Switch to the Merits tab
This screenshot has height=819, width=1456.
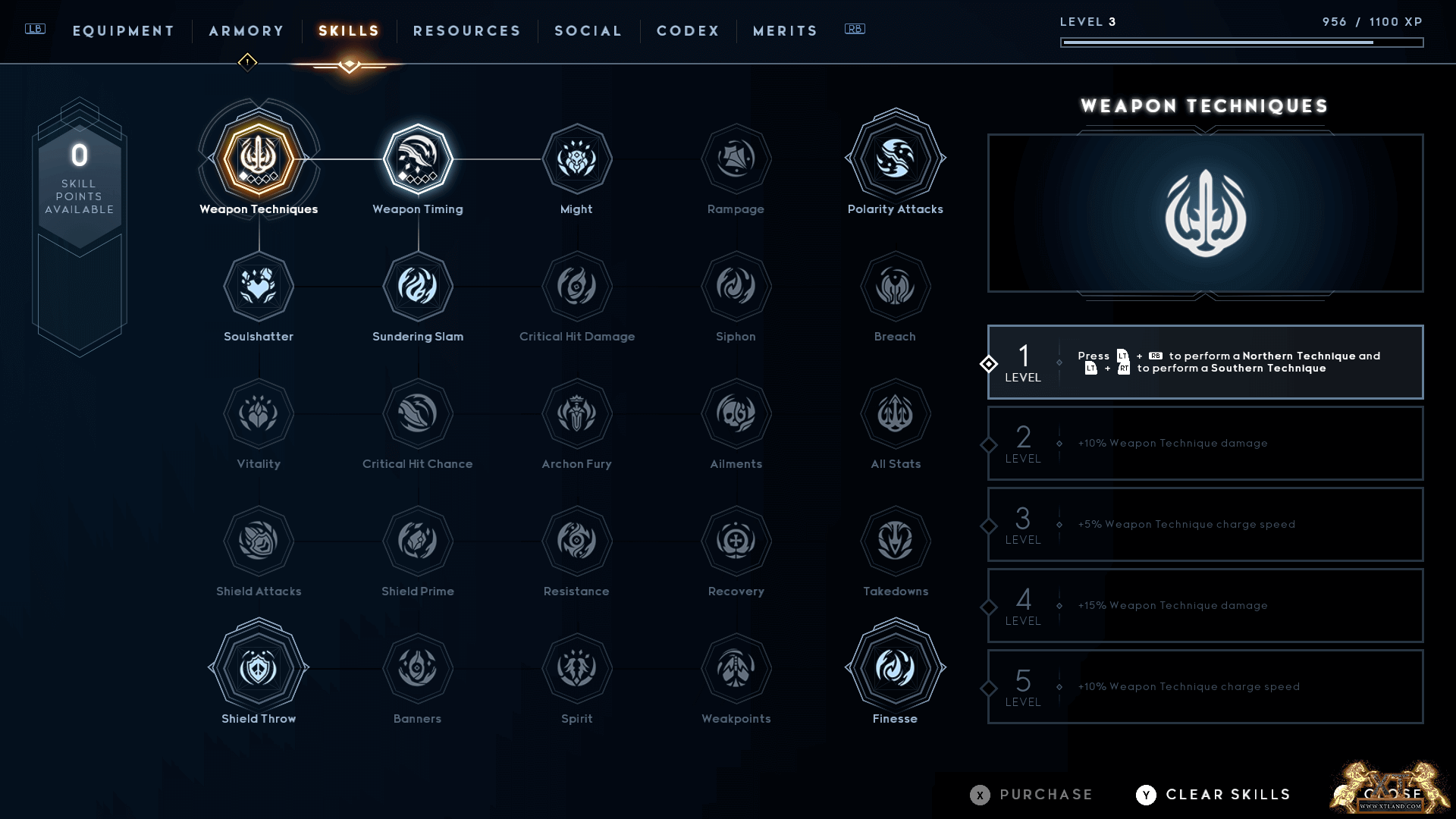pos(785,31)
